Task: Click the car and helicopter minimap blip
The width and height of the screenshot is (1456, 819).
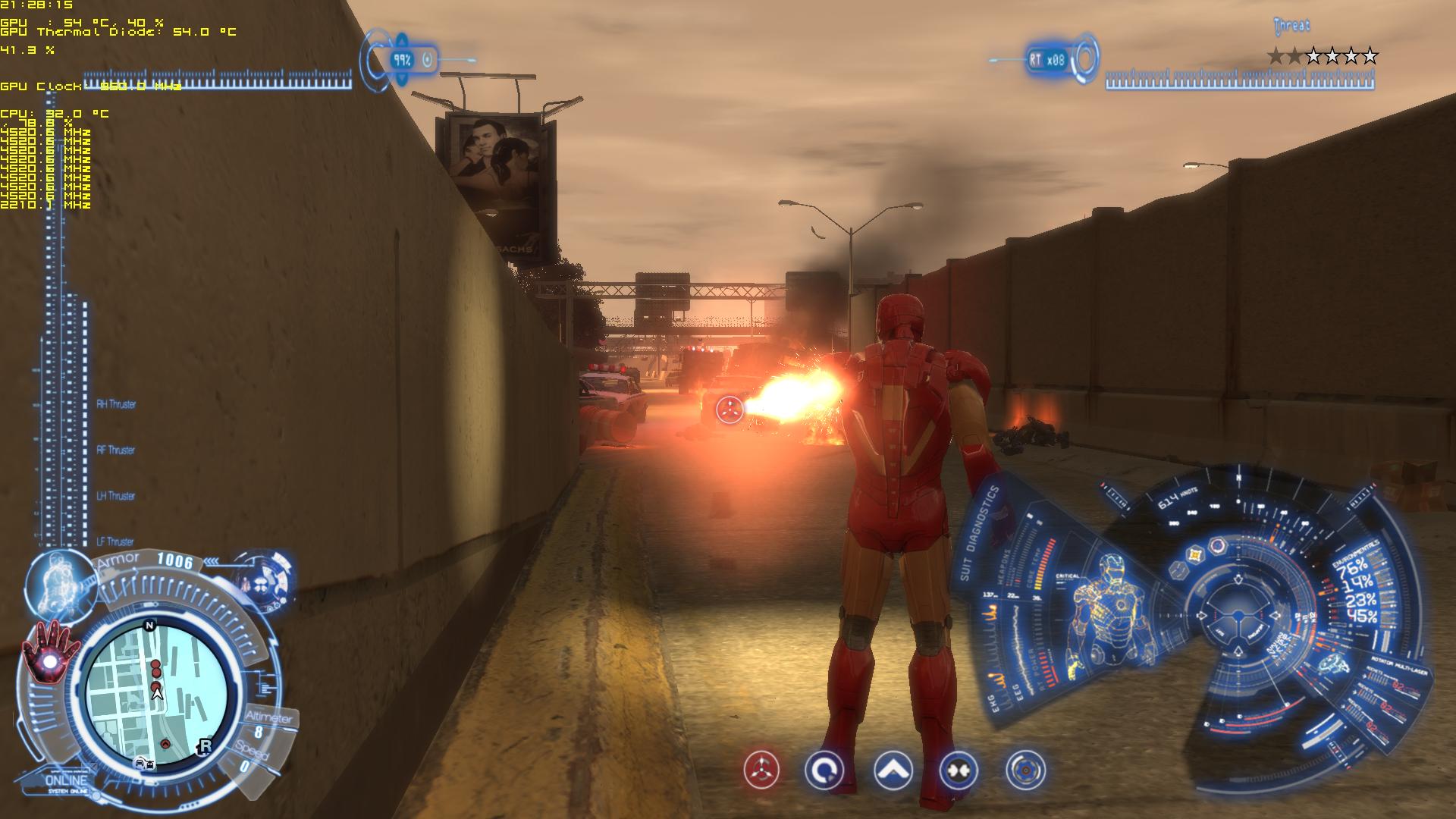Action: click(x=144, y=763)
